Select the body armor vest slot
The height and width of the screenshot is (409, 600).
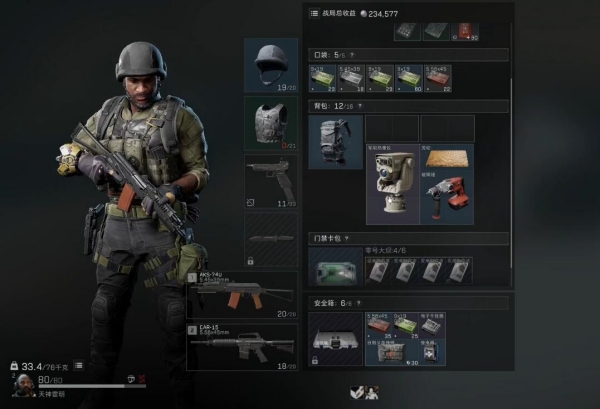pos(271,123)
